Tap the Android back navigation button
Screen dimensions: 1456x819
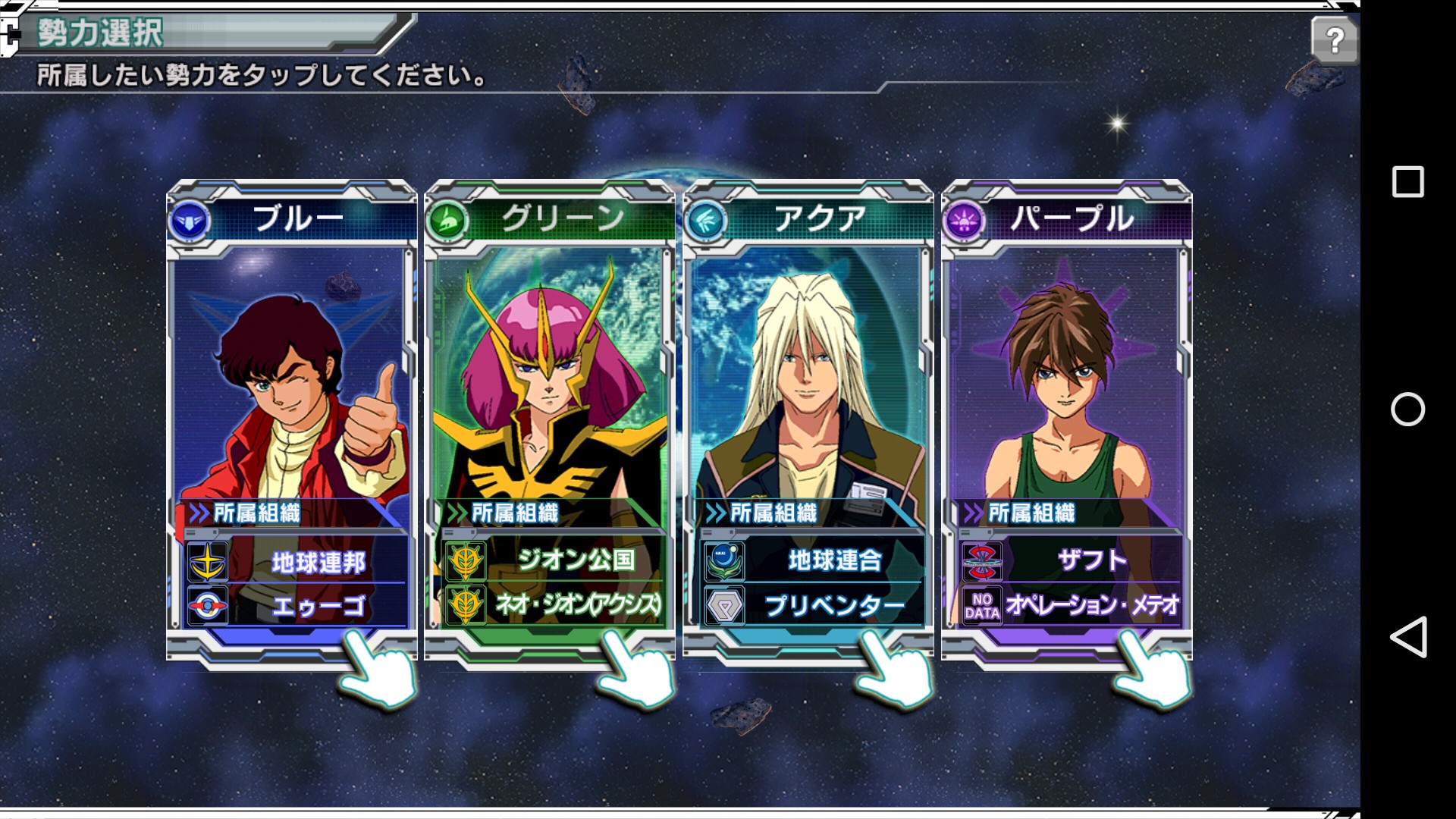(1408, 637)
